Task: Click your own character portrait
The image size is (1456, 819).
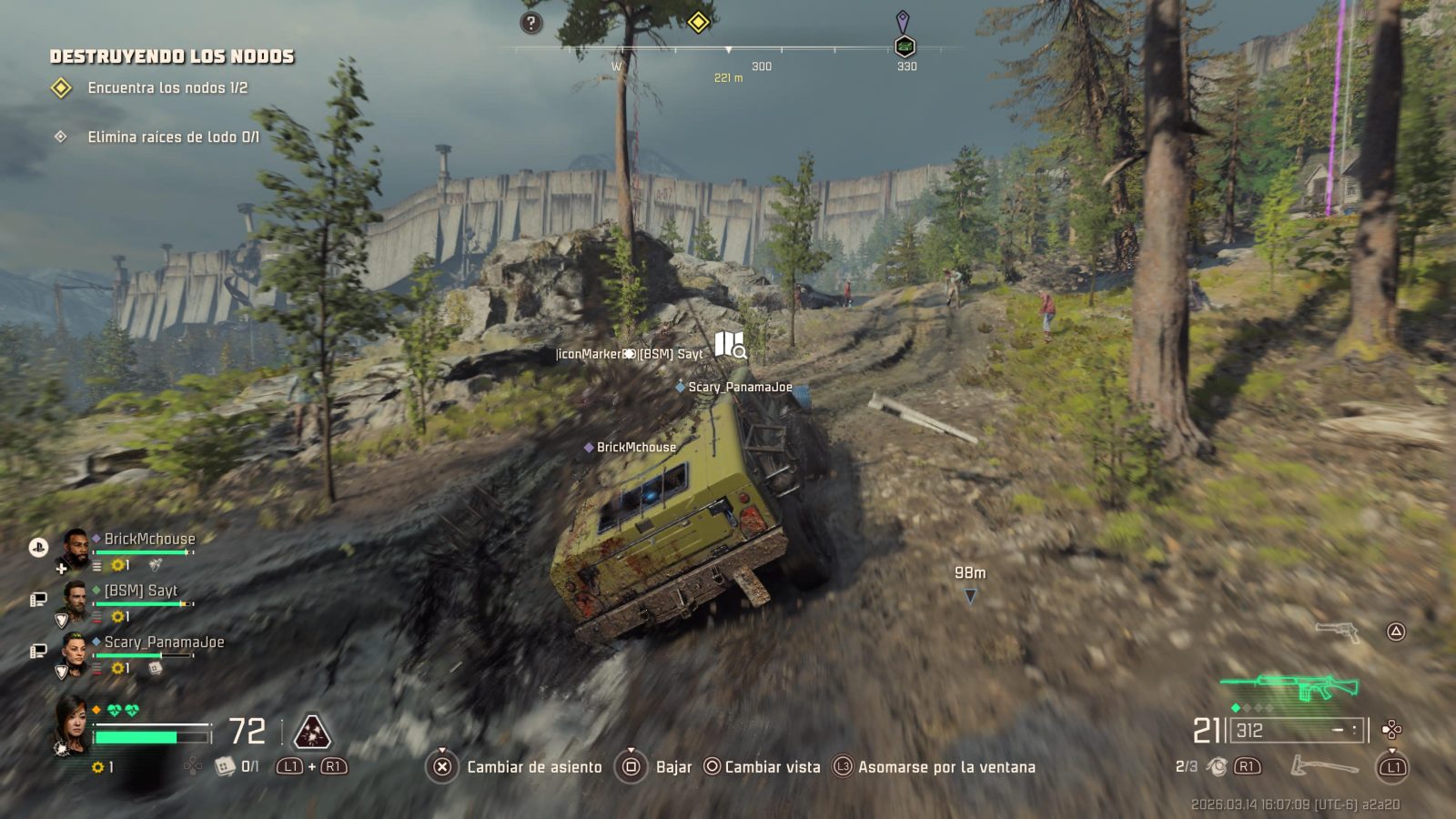Action: 72,723
